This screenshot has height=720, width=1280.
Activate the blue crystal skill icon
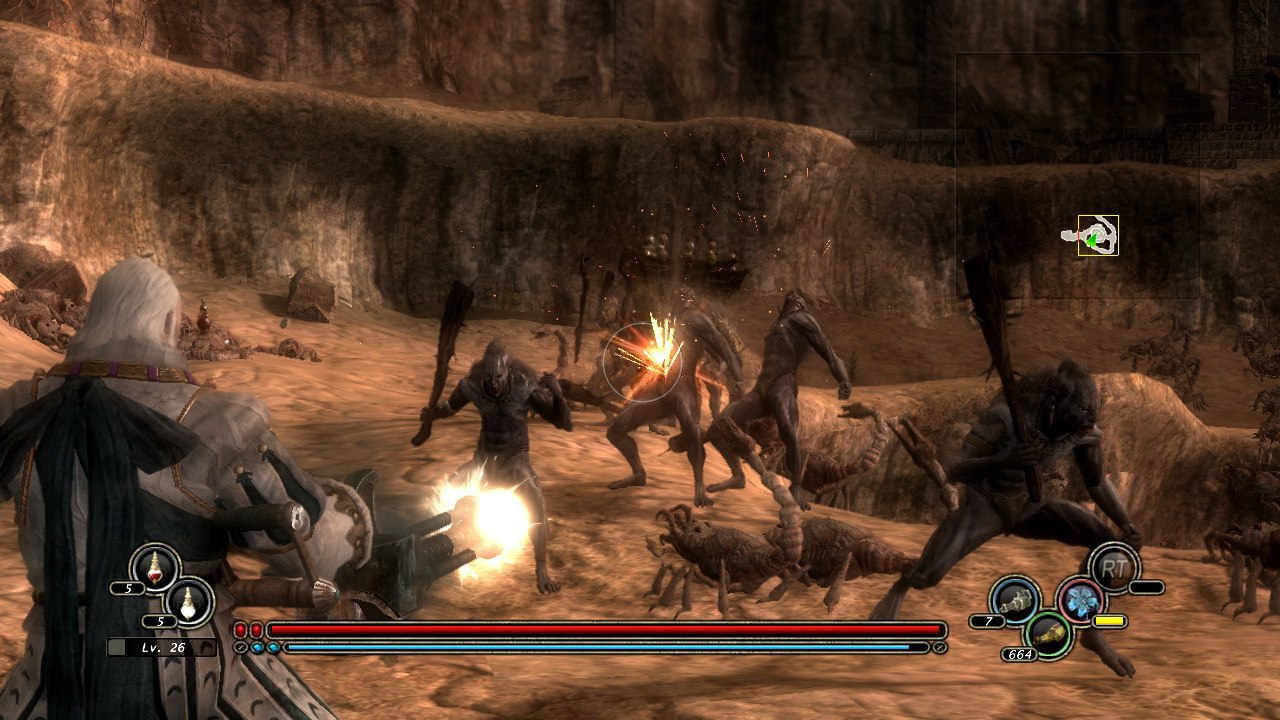click(1081, 600)
